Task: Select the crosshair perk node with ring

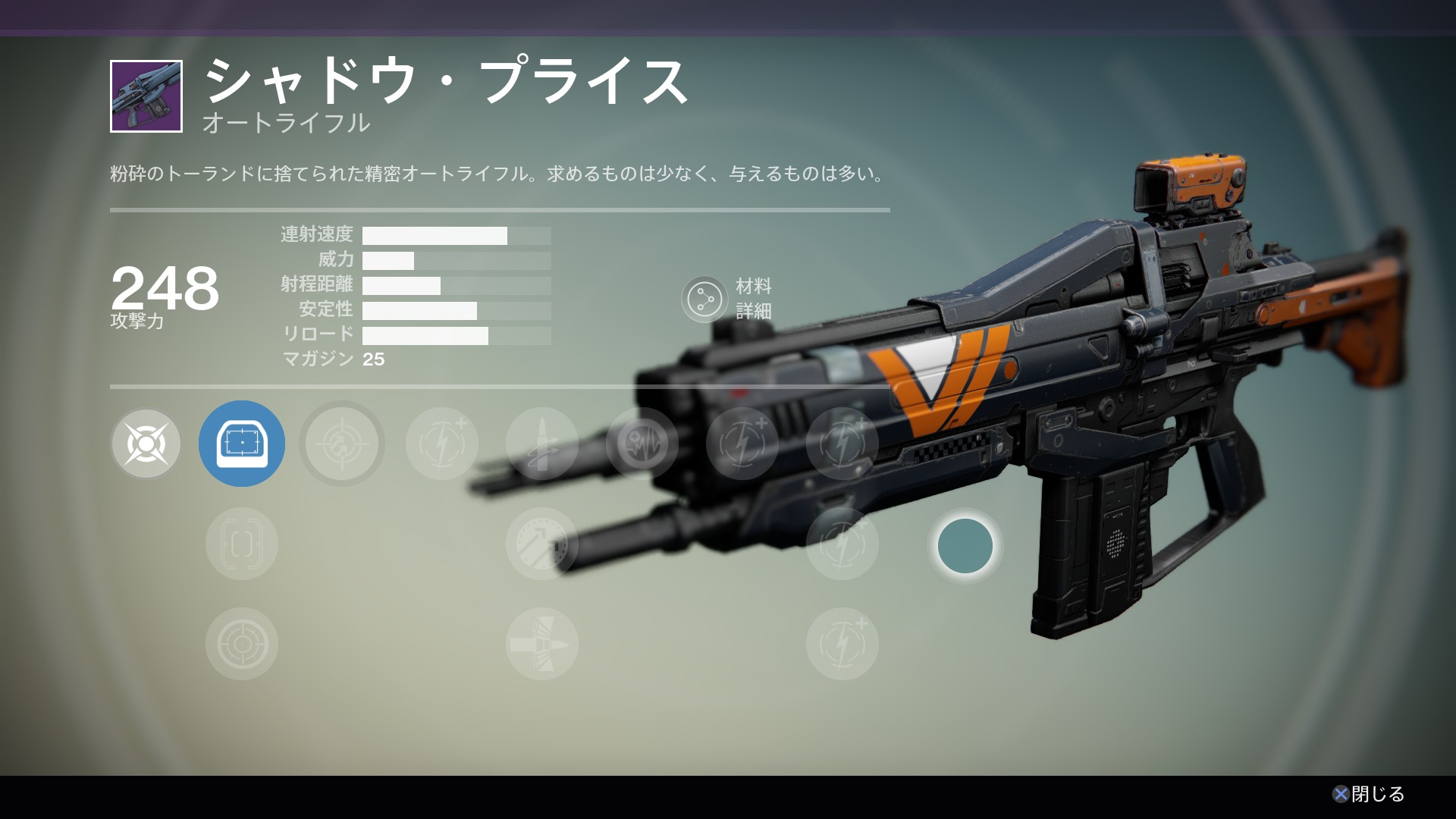Action: (x=342, y=444)
